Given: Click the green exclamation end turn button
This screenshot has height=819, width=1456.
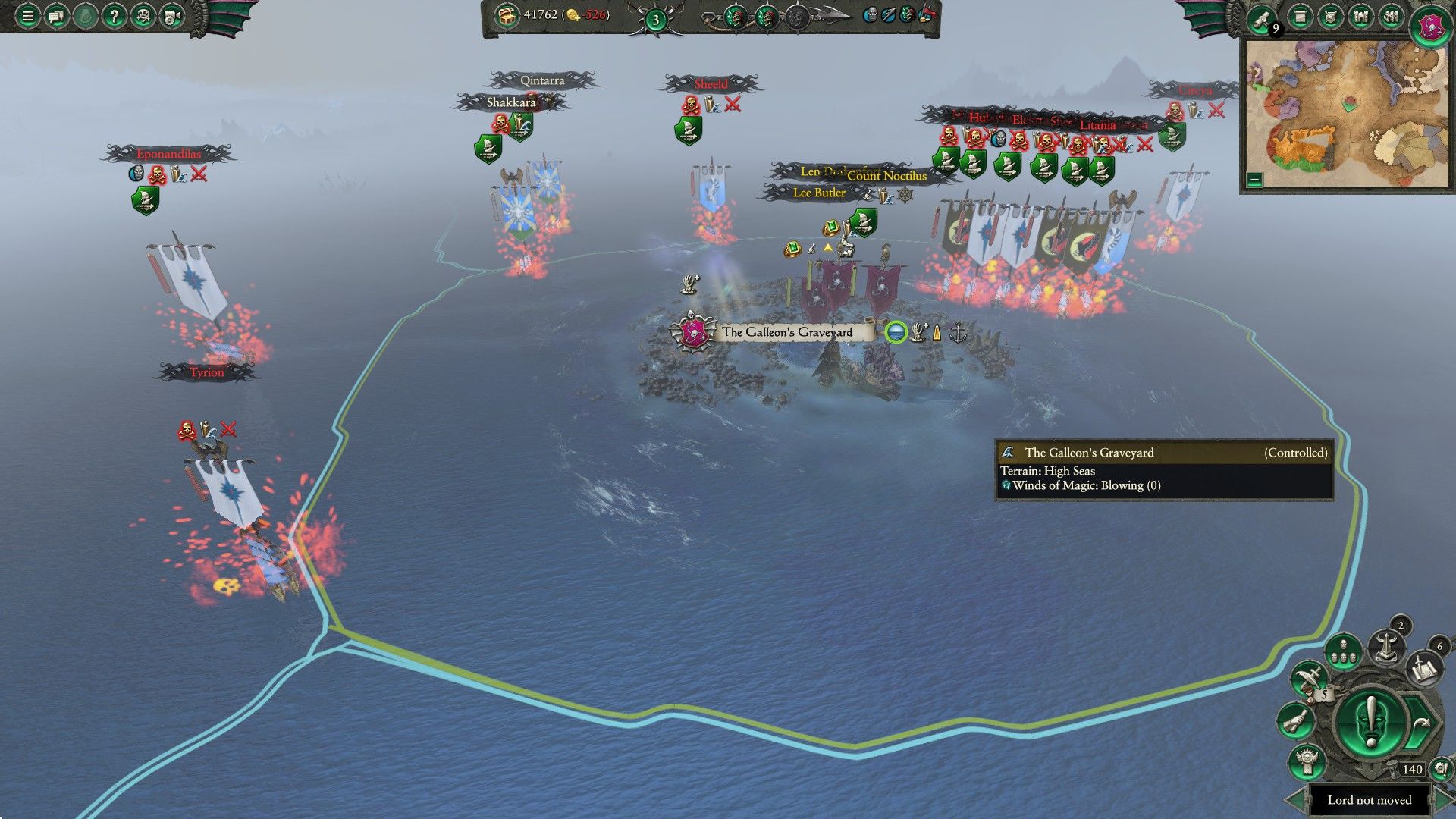Looking at the screenshot, I should tap(1371, 721).
